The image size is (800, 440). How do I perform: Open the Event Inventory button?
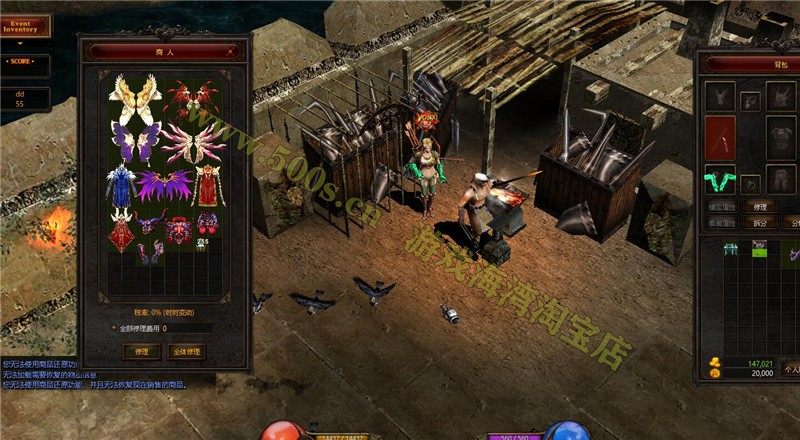tap(24, 25)
